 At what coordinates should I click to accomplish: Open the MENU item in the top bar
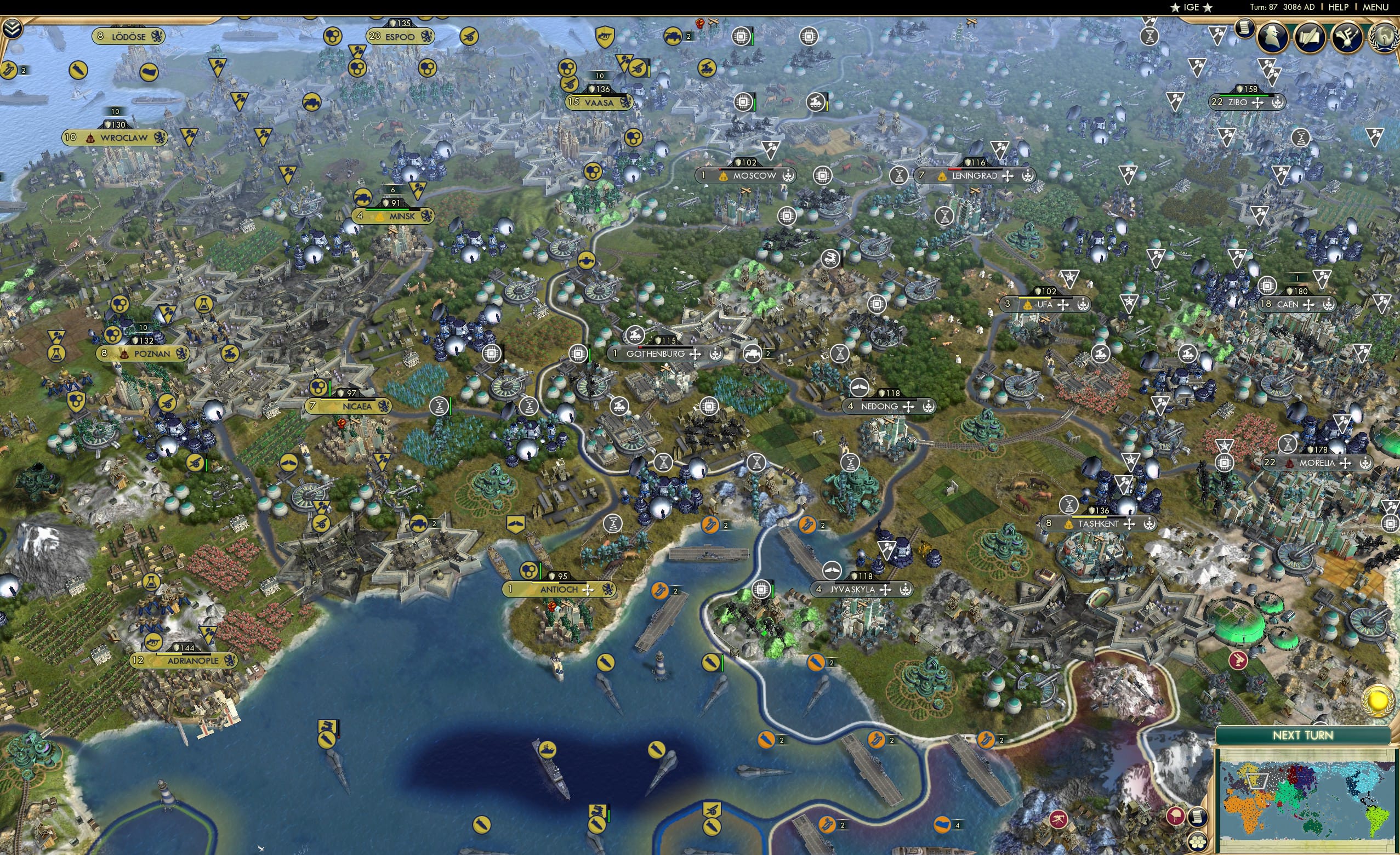click(1375, 7)
